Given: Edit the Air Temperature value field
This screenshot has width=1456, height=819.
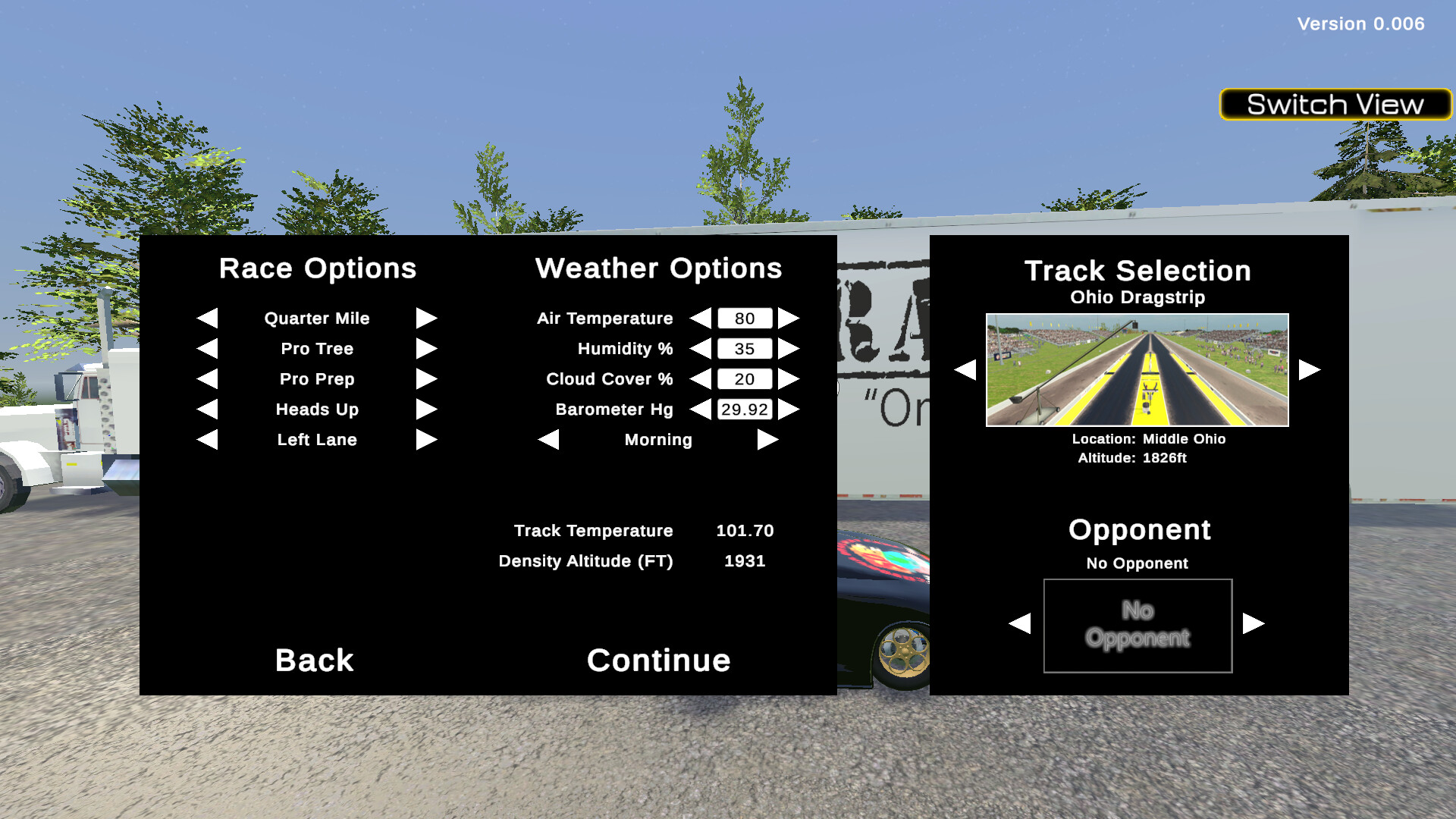Looking at the screenshot, I should (x=745, y=318).
